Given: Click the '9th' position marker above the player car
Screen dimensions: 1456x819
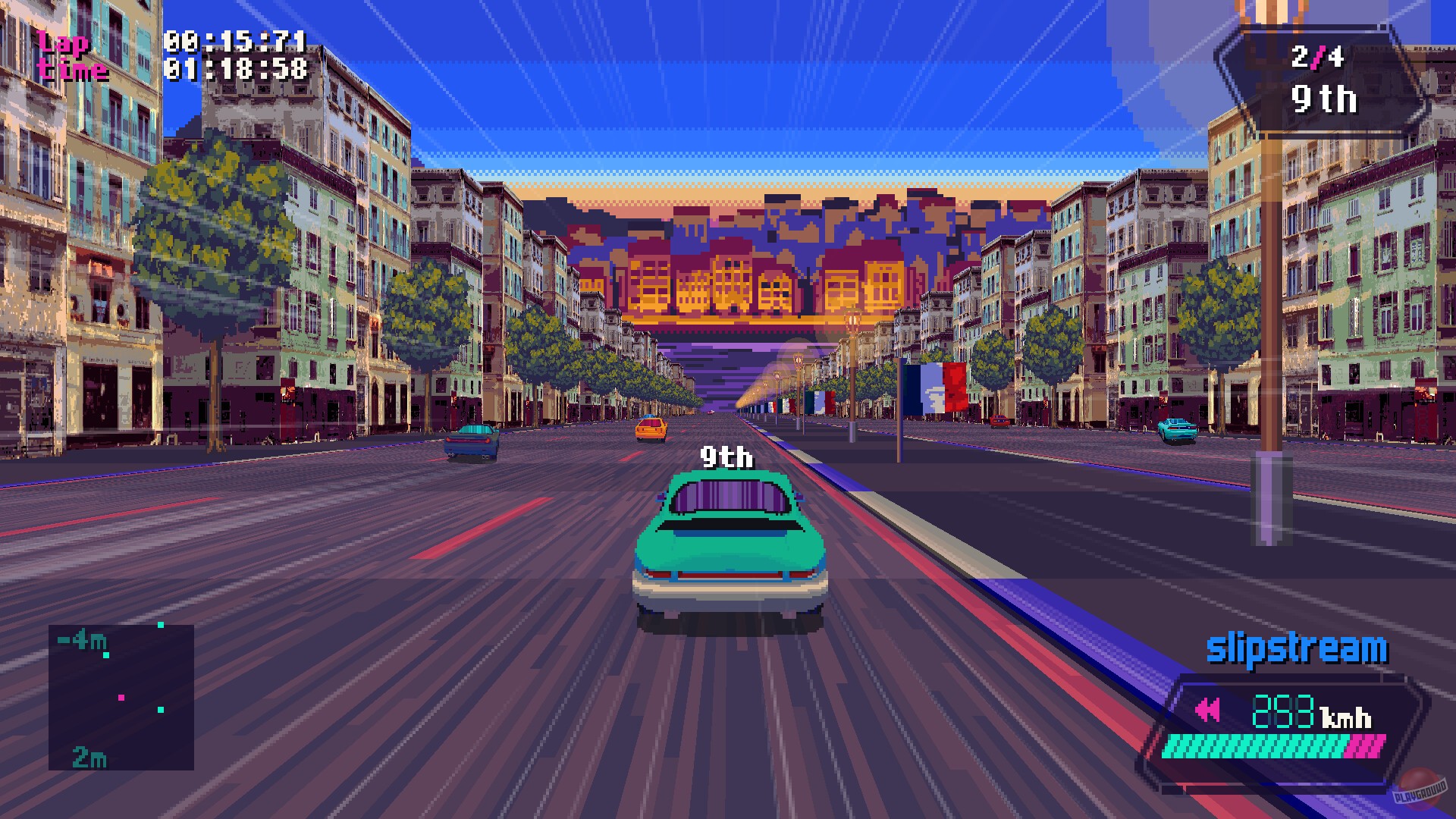Looking at the screenshot, I should 726,458.
